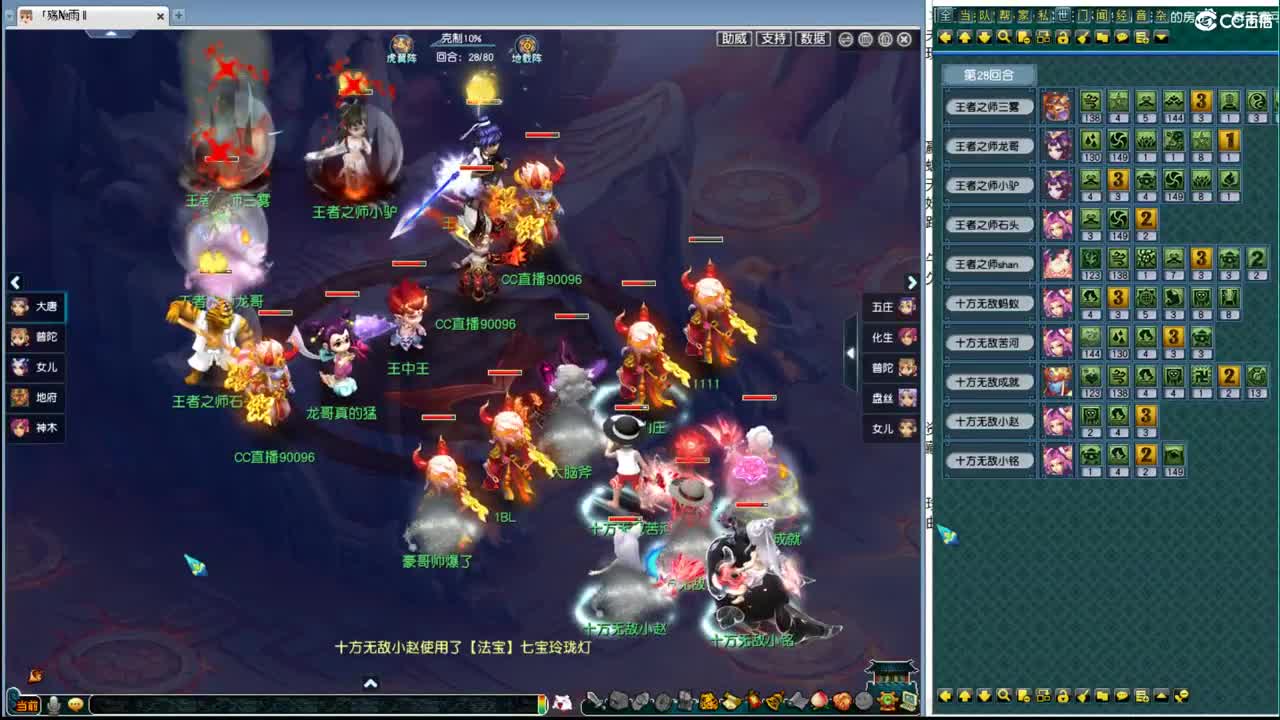The width and height of the screenshot is (1280, 720).
Task: Select the 虎翼阵 formation icon
Action: point(401,42)
